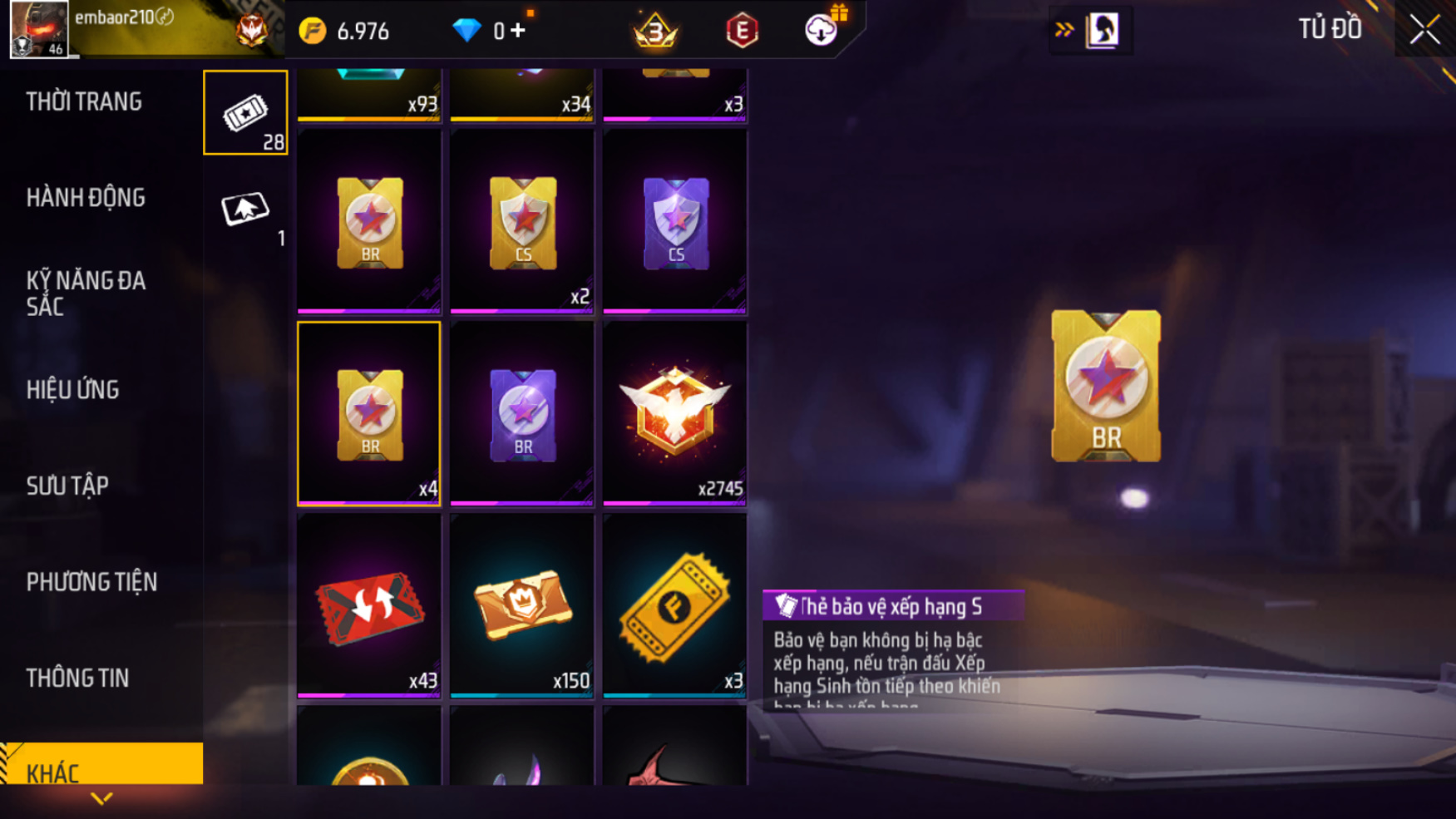The height and width of the screenshot is (819, 1456).
Task: Select the ticket sub-tab showing 28
Action: pyautogui.click(x=245, y=113)
